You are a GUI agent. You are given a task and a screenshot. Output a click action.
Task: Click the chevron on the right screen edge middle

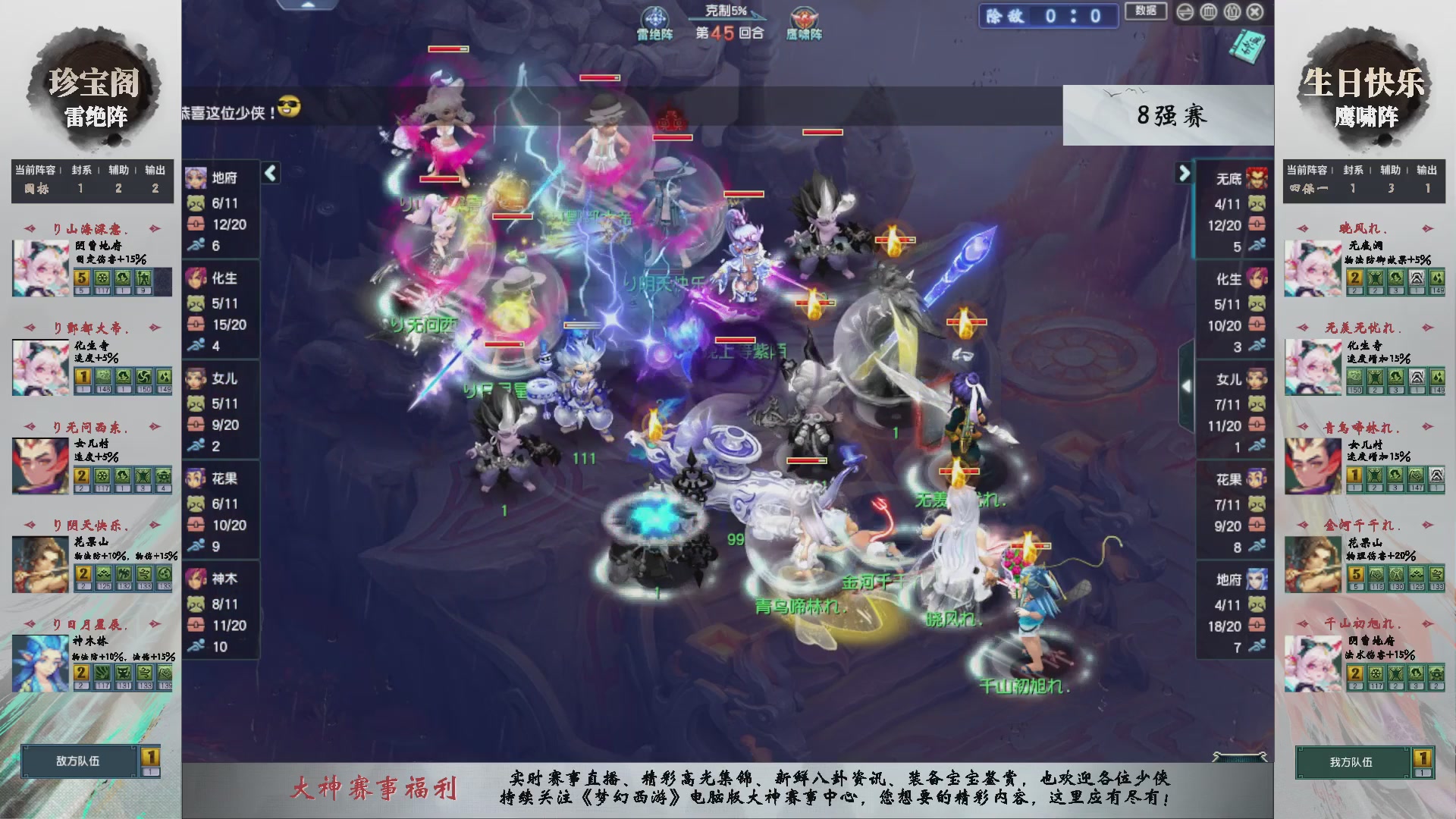(x=1187, y=384)
